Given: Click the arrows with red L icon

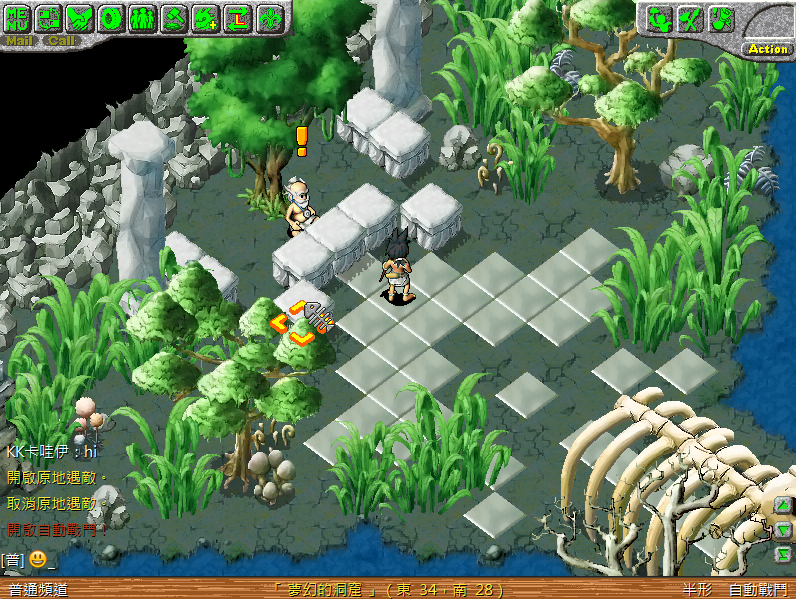Looking at the screenshot, I should click(236, 17).
